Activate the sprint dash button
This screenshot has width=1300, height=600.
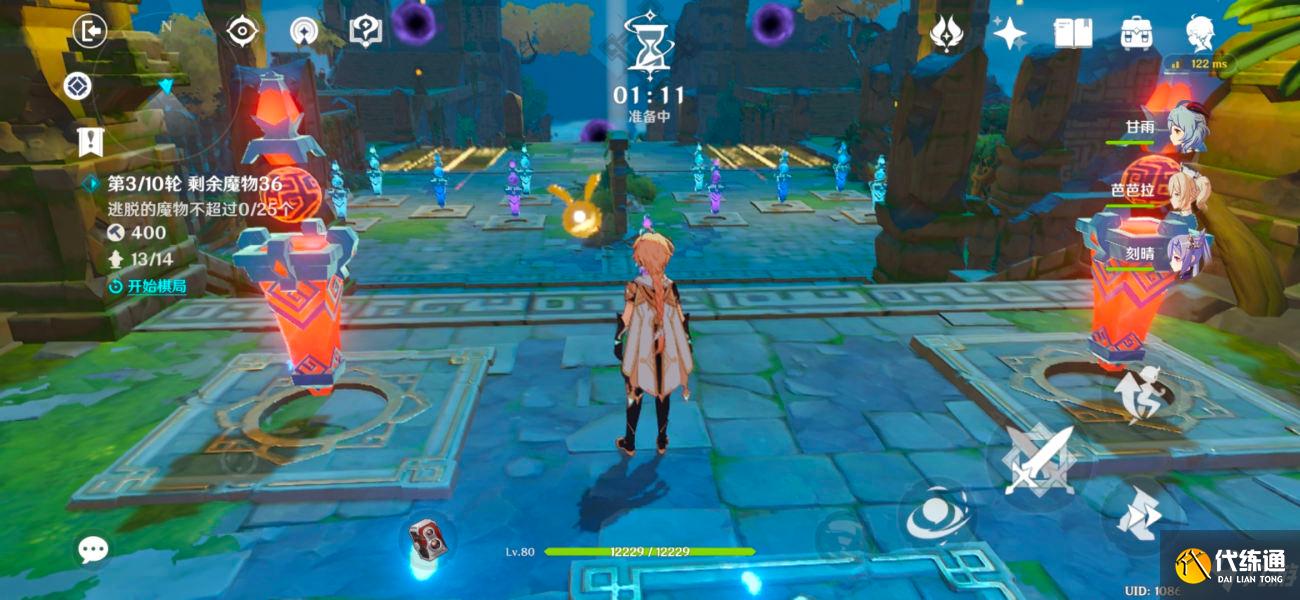pos(1141,516)
